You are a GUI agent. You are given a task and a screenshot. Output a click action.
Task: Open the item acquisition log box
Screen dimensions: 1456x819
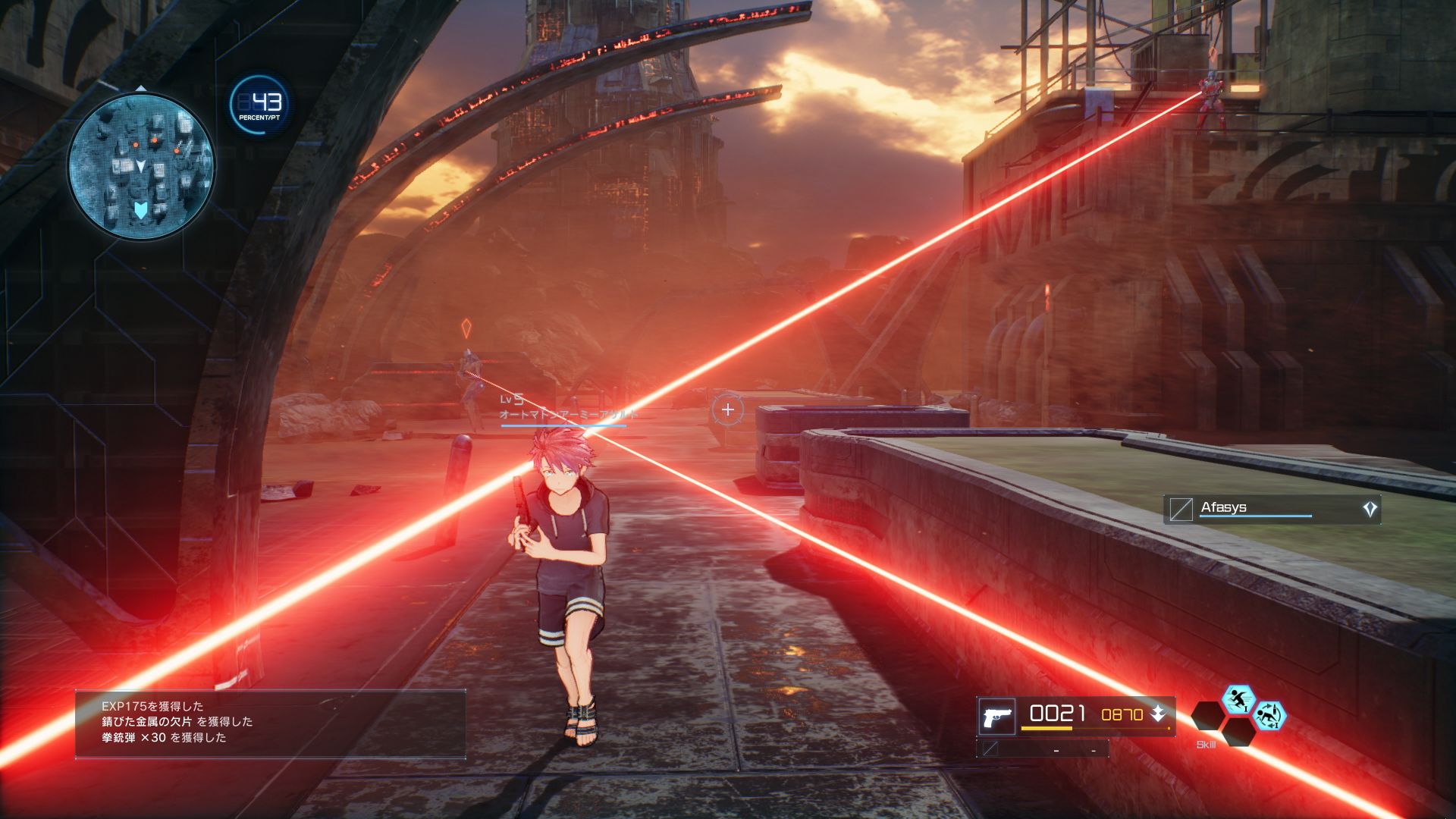coord(270,723)
